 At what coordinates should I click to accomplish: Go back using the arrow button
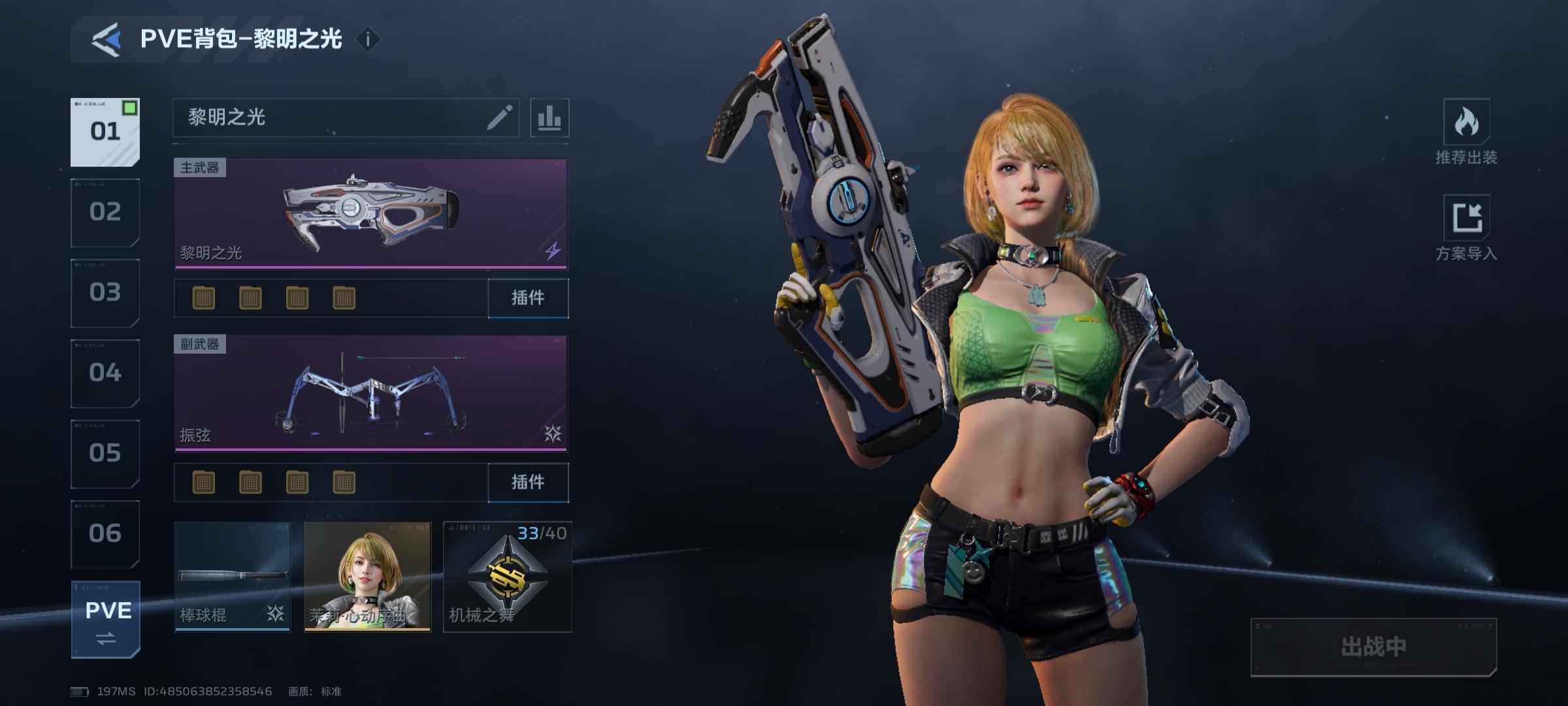click(107, 40)
